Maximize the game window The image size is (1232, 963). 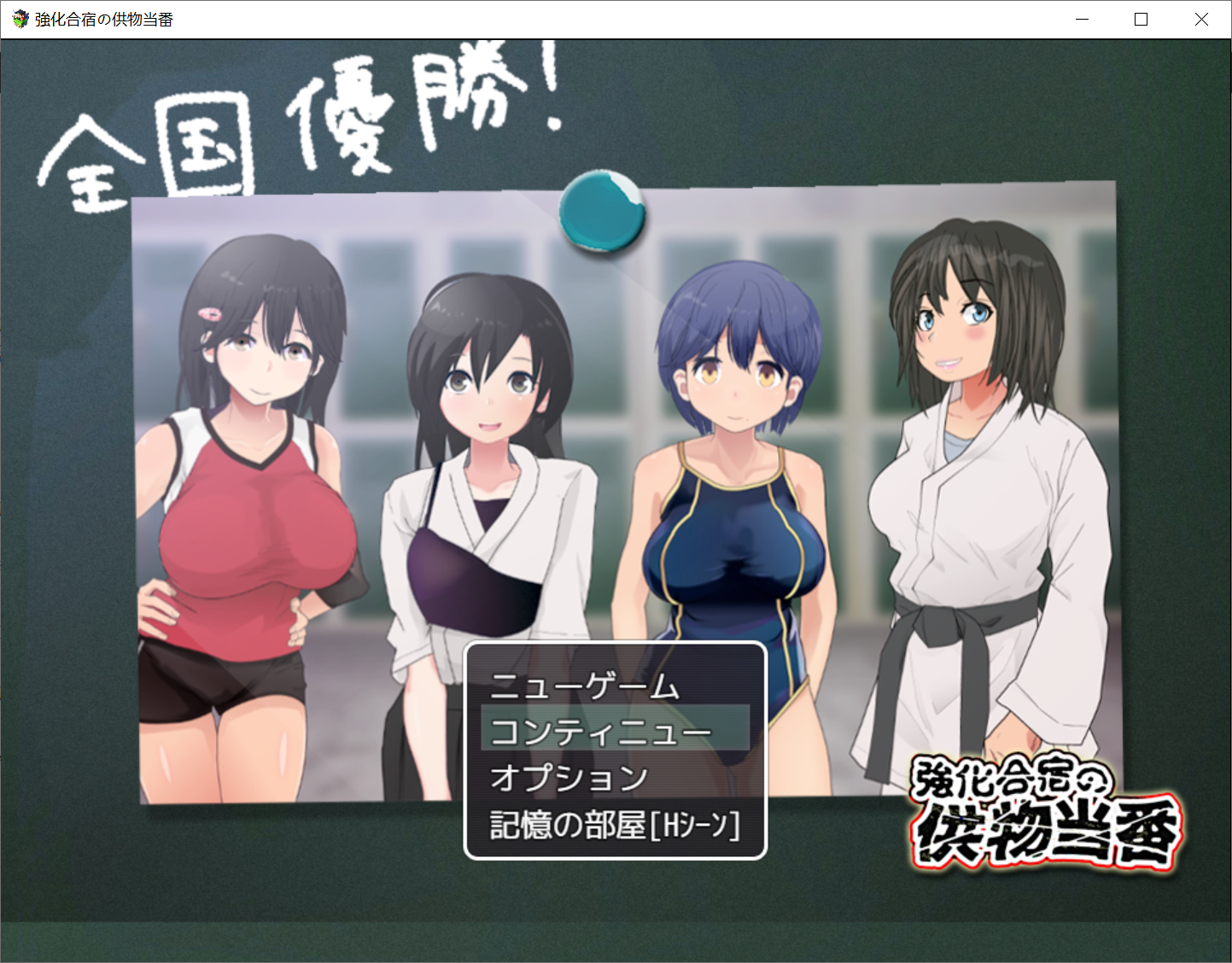[1141, 20]
